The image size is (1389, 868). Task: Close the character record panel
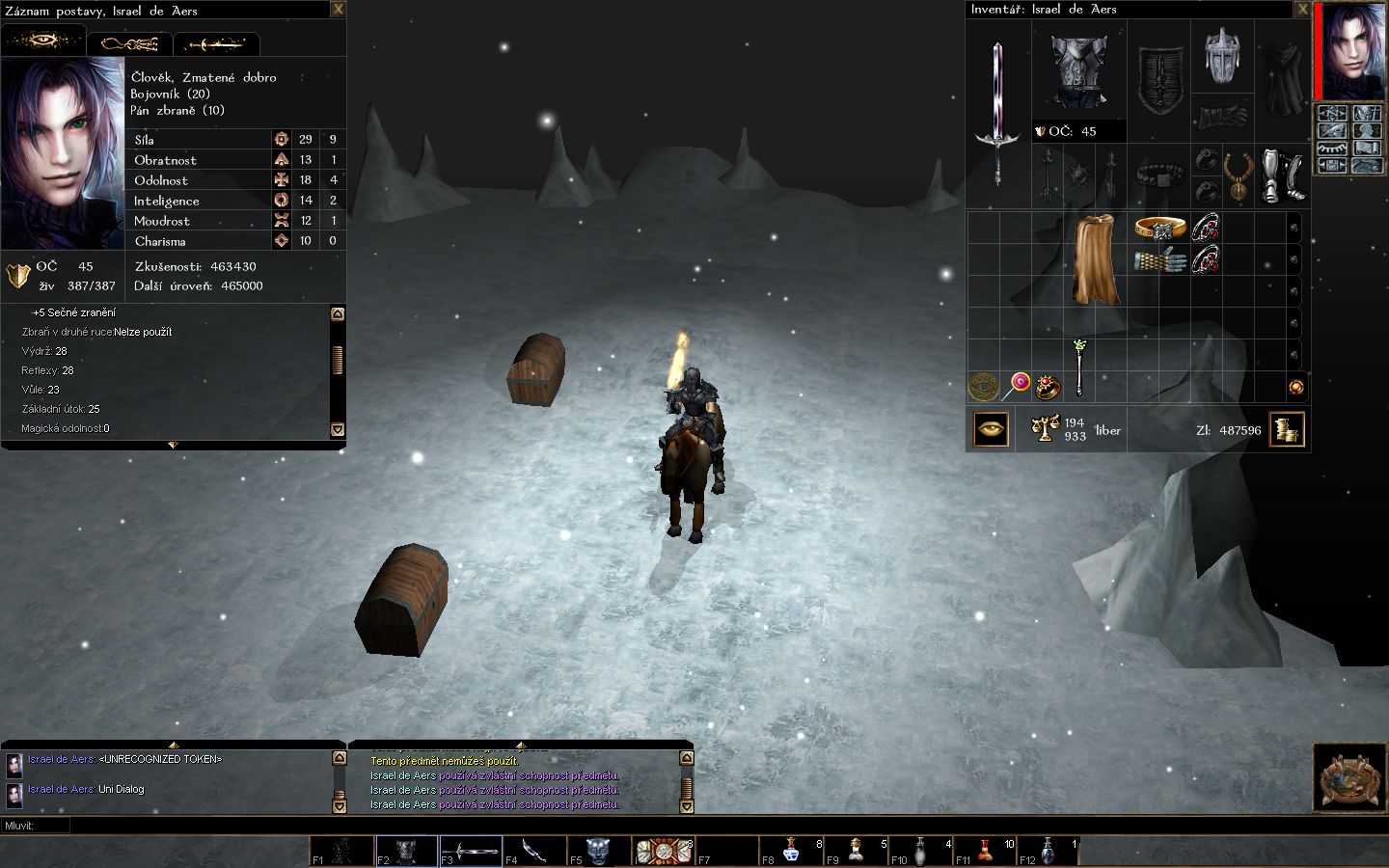(338, 10)
